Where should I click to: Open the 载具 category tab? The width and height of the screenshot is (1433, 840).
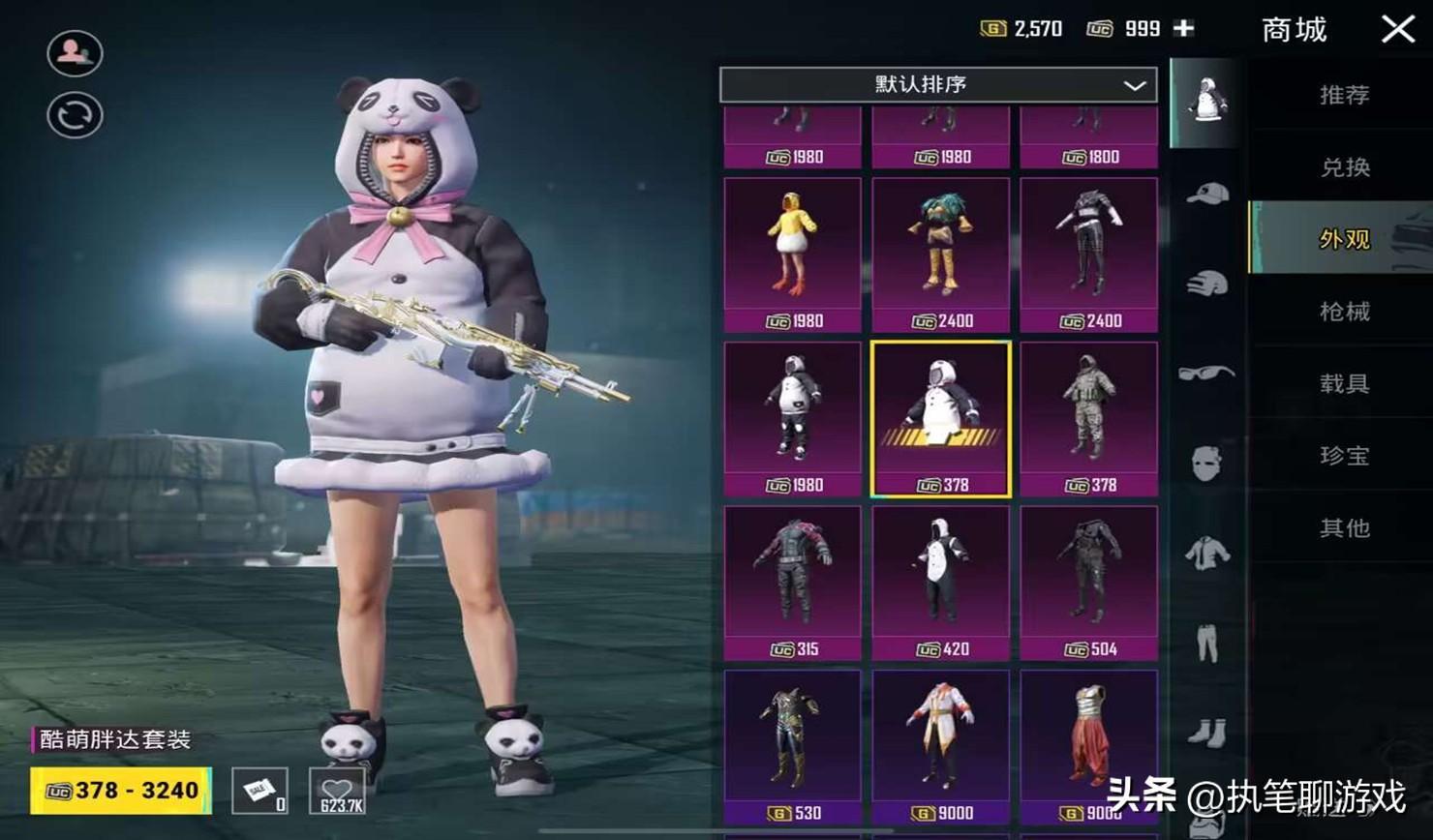pos(1343,383)
